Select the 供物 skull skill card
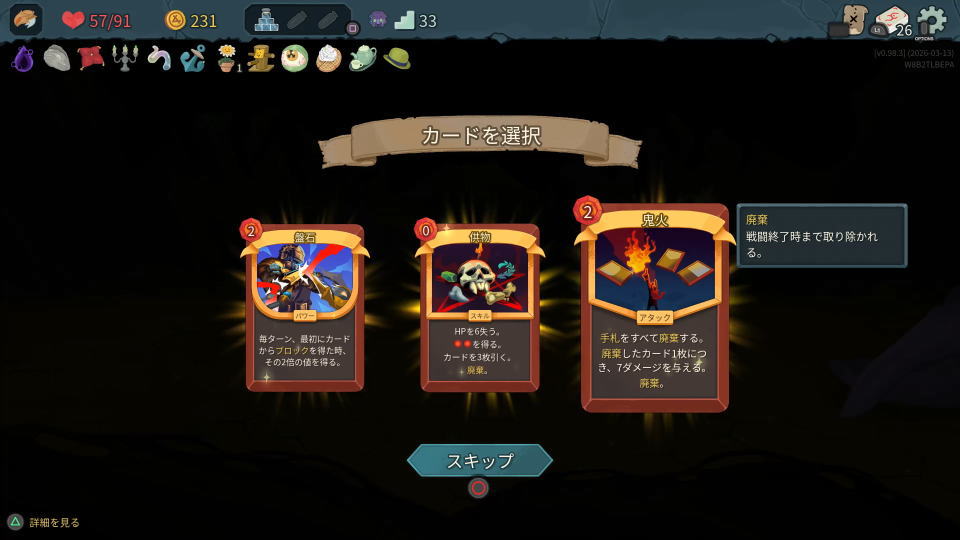The width and height of the screenshot is (960, 540). pyautogui.click(x=479, y=306)
